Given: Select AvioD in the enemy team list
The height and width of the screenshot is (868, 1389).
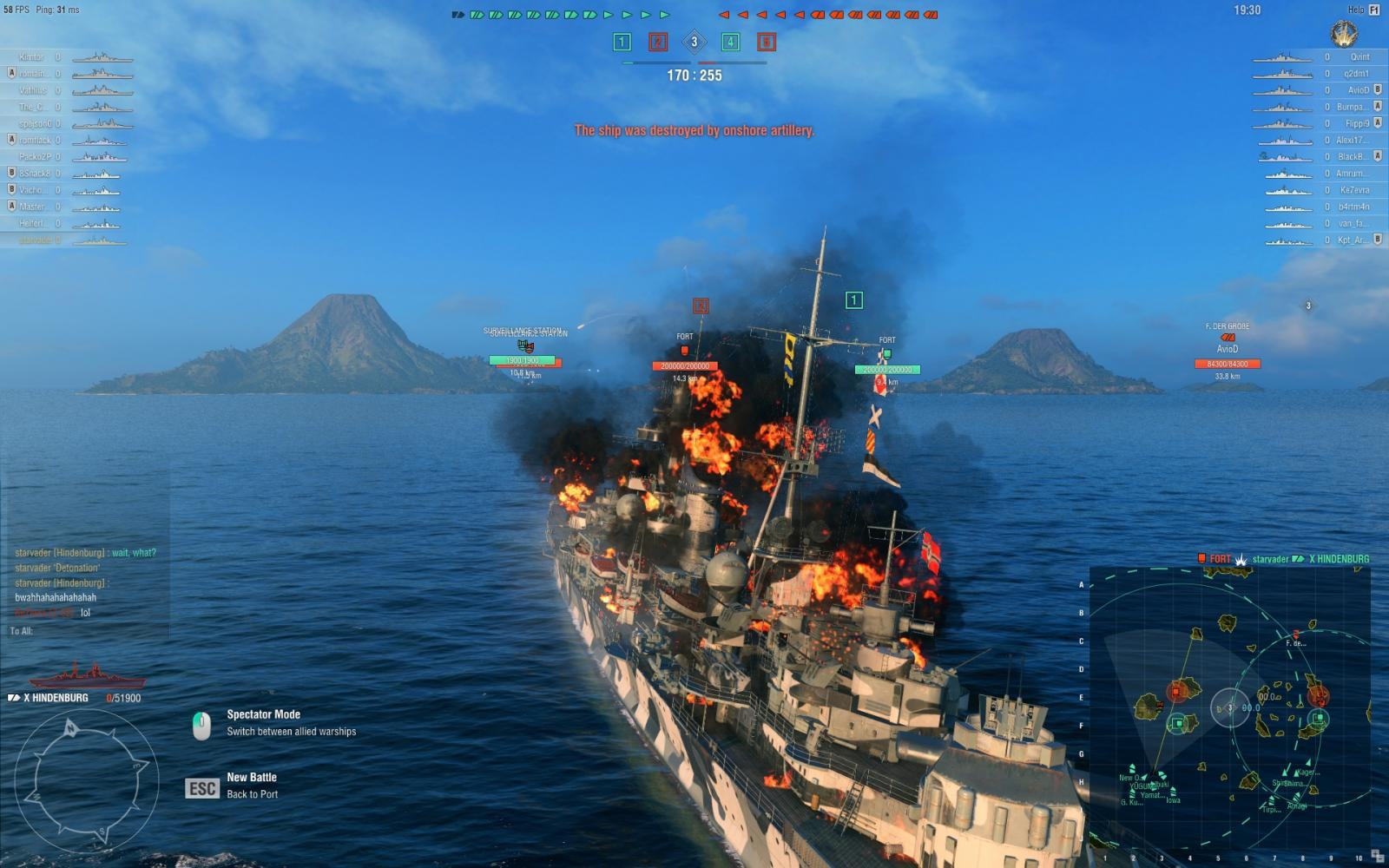Looking at the screenshot, I should [x=1358, y=90].
